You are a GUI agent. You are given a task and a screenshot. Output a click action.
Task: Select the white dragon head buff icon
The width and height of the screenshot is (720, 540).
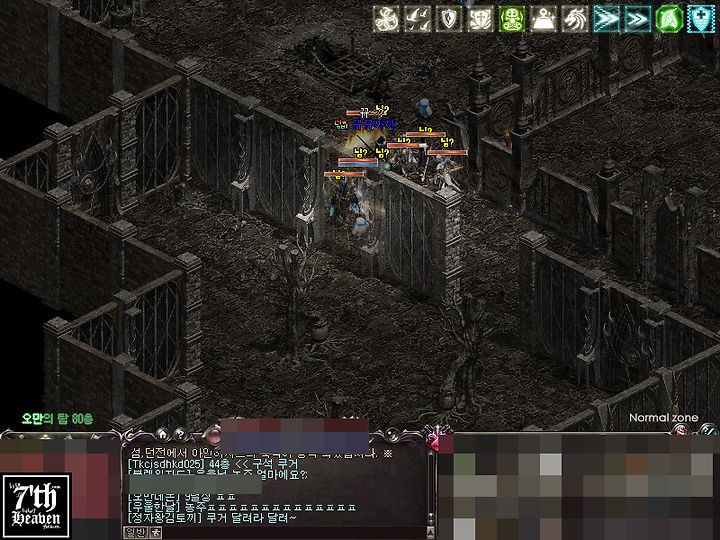click(576, 19)
